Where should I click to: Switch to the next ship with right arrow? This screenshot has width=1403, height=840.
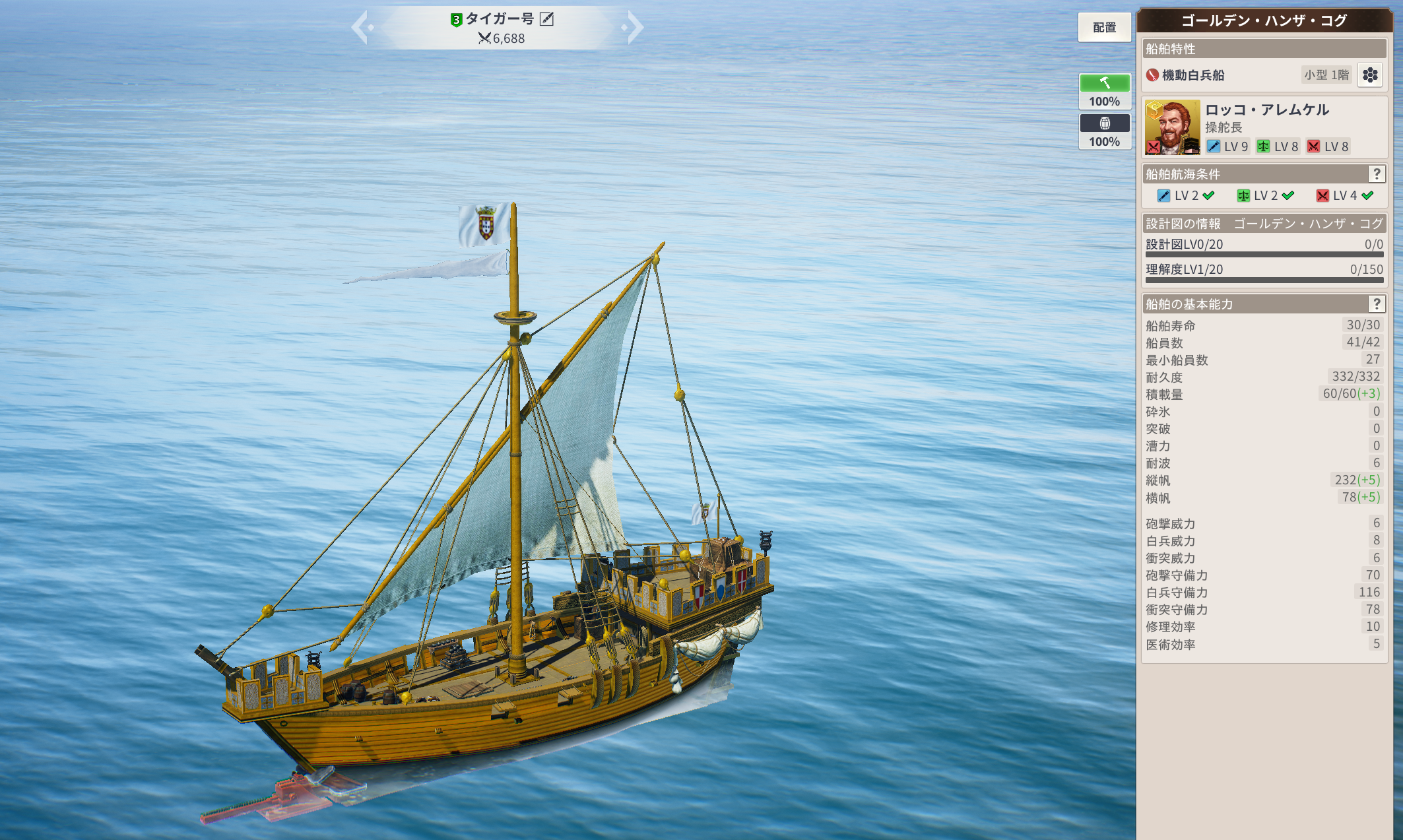[634, 28]
